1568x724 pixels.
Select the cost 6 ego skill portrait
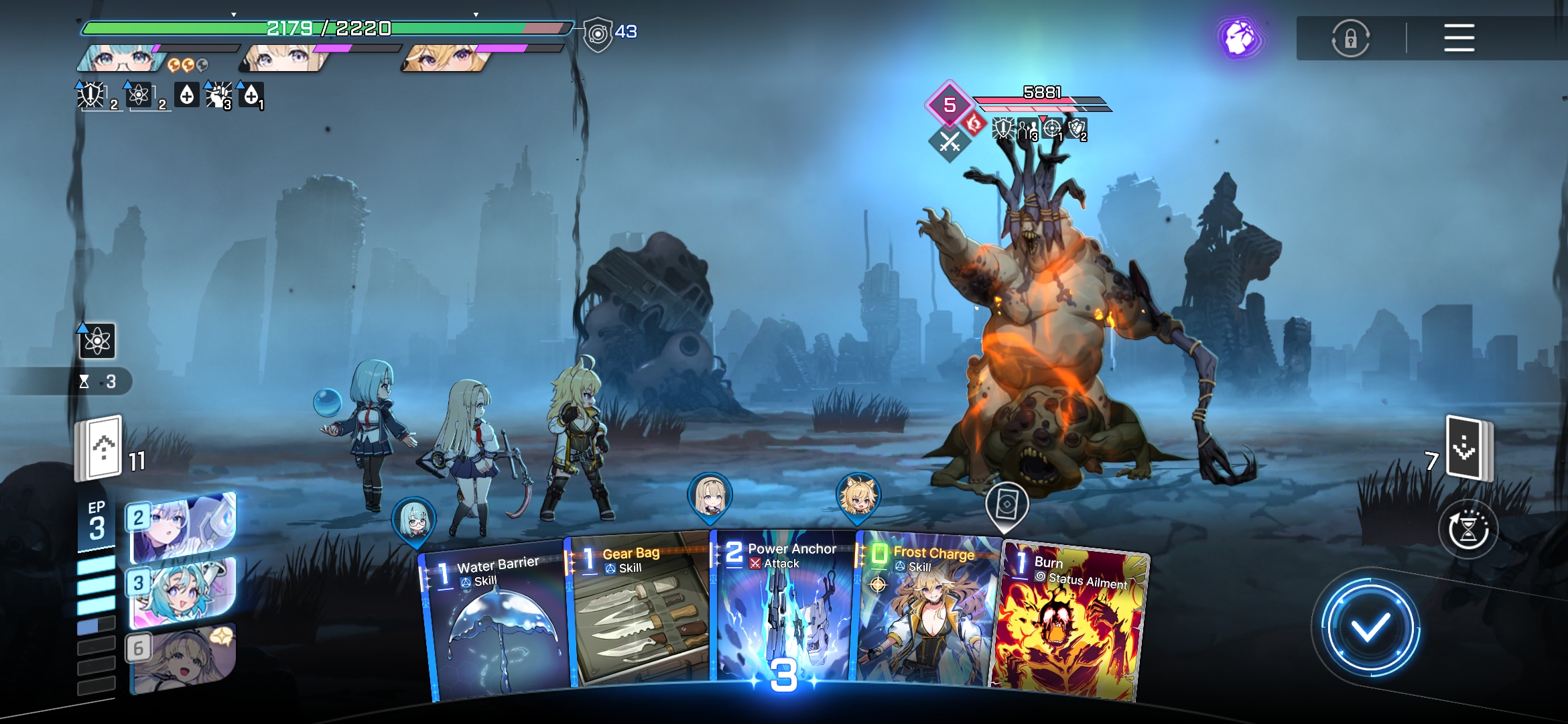tap(182, 657)
